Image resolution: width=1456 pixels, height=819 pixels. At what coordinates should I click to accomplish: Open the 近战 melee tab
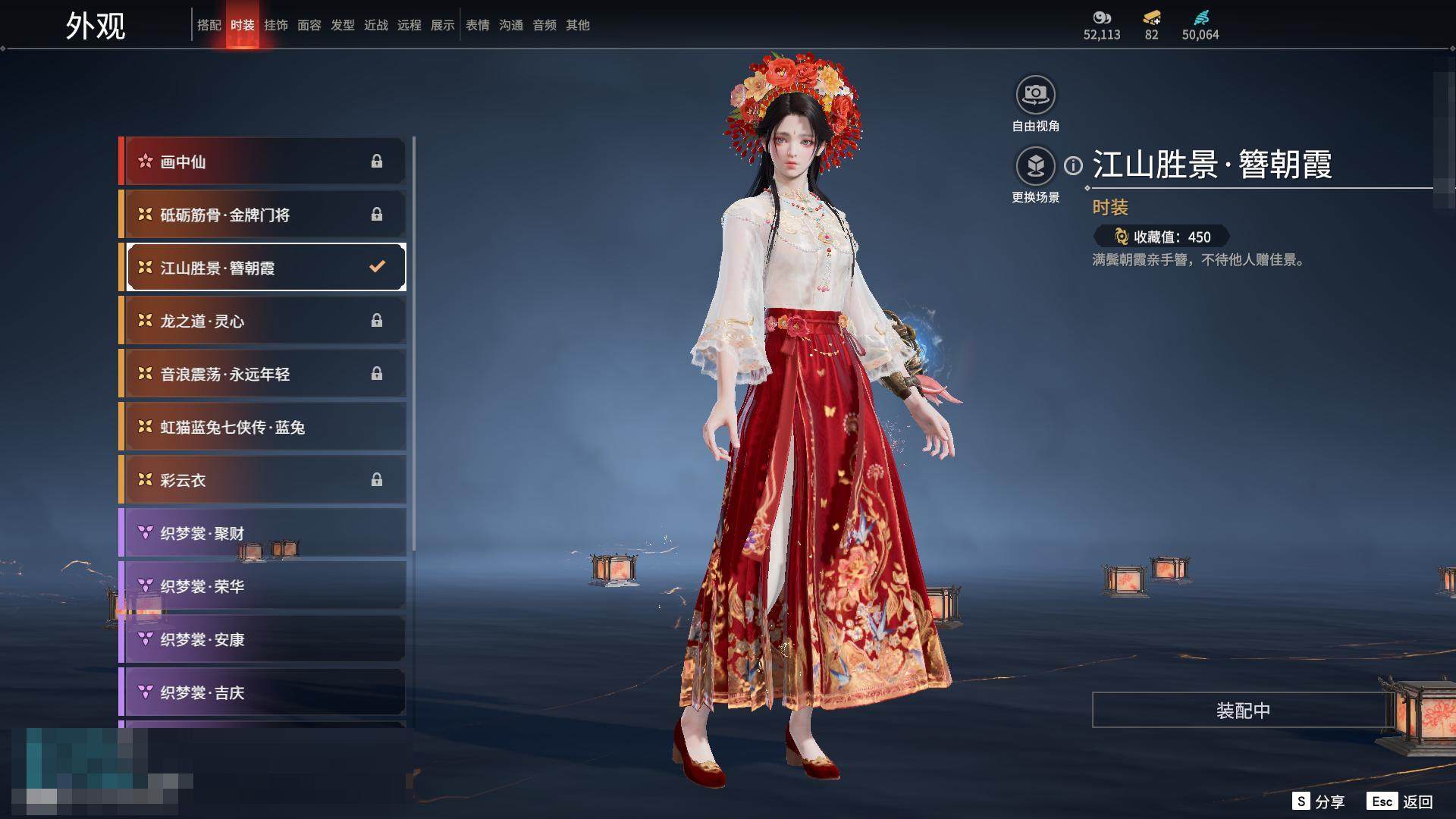(x=375, y=25)
